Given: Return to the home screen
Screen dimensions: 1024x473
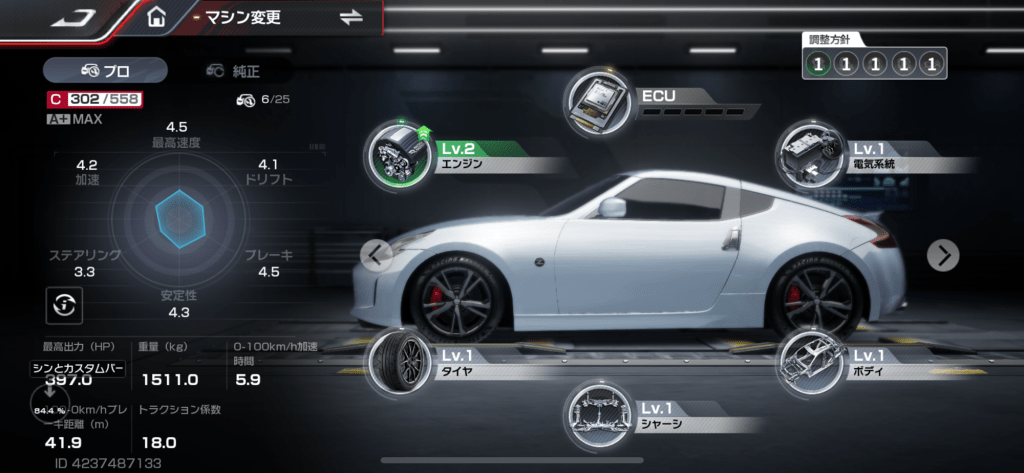Looking at the screenshot, I should [x=156, y=18].
